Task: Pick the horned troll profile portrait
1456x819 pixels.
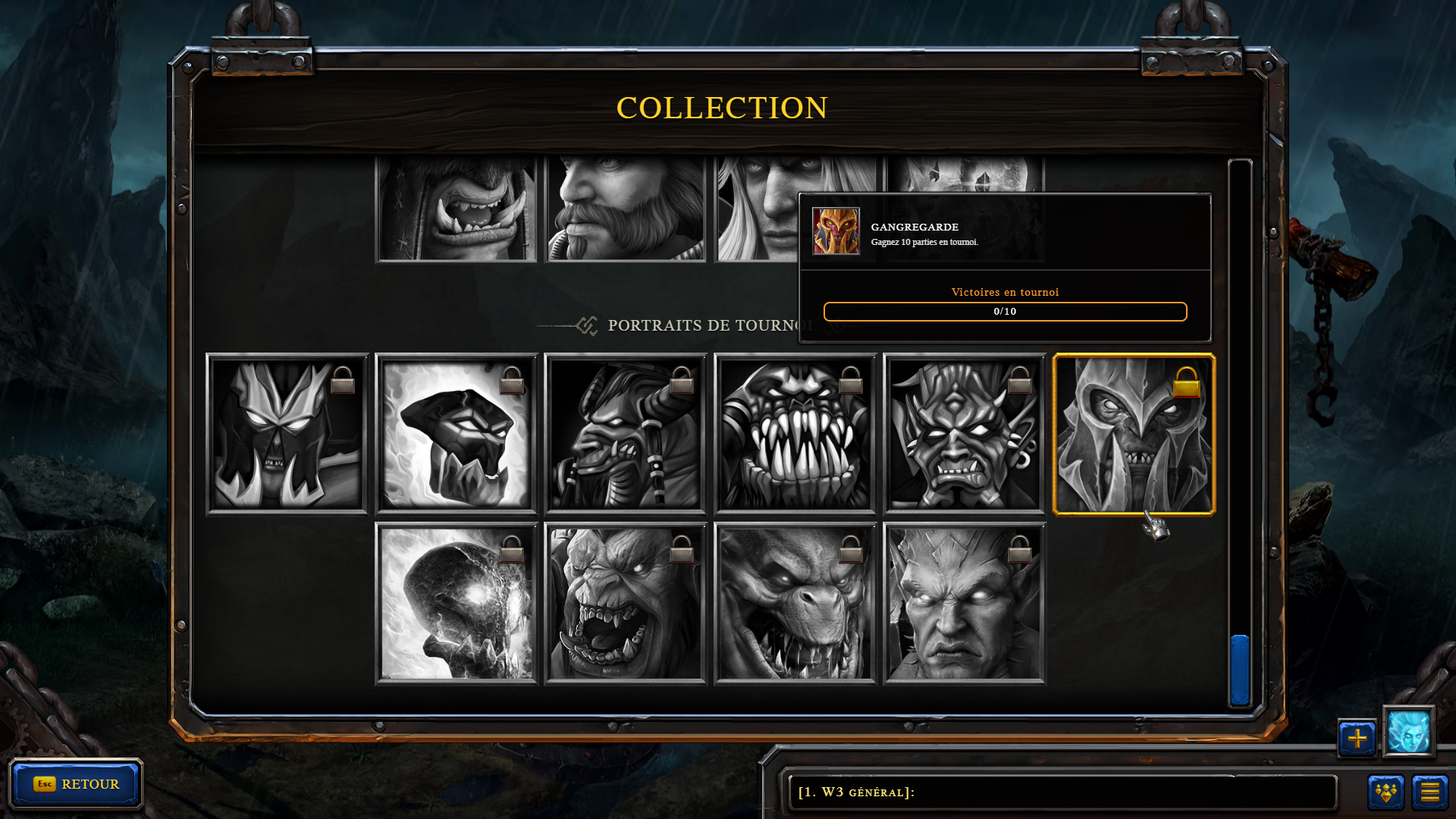Action: [626, 435]
